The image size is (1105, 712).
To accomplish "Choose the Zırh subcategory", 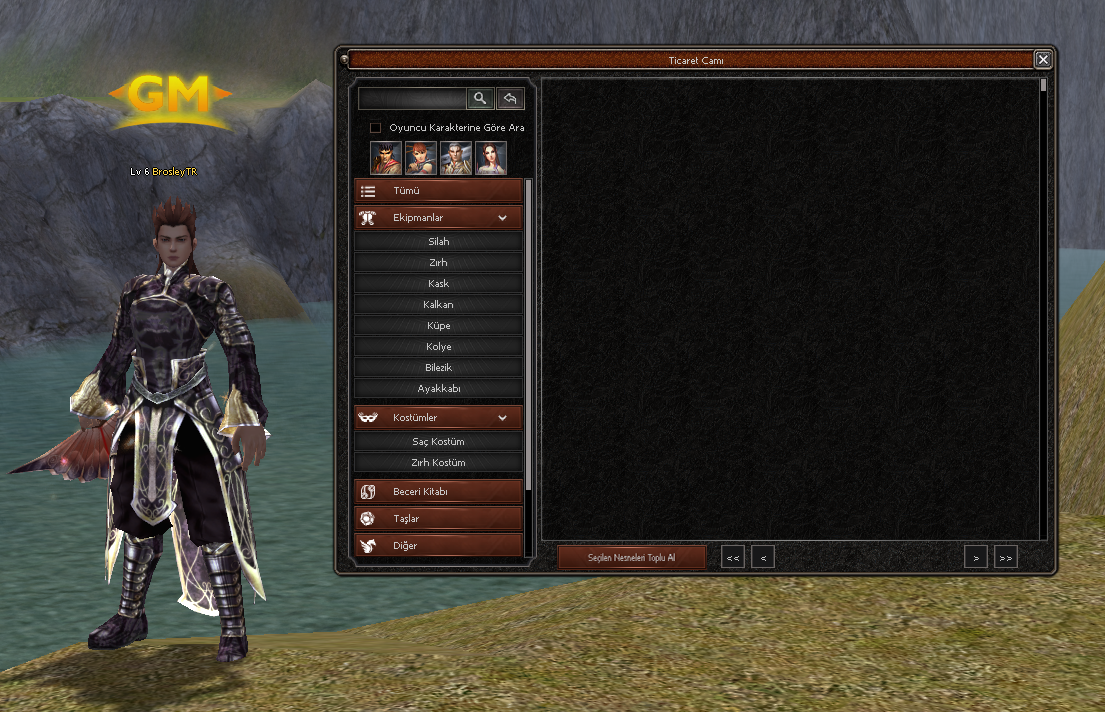I will coord(438,263).
